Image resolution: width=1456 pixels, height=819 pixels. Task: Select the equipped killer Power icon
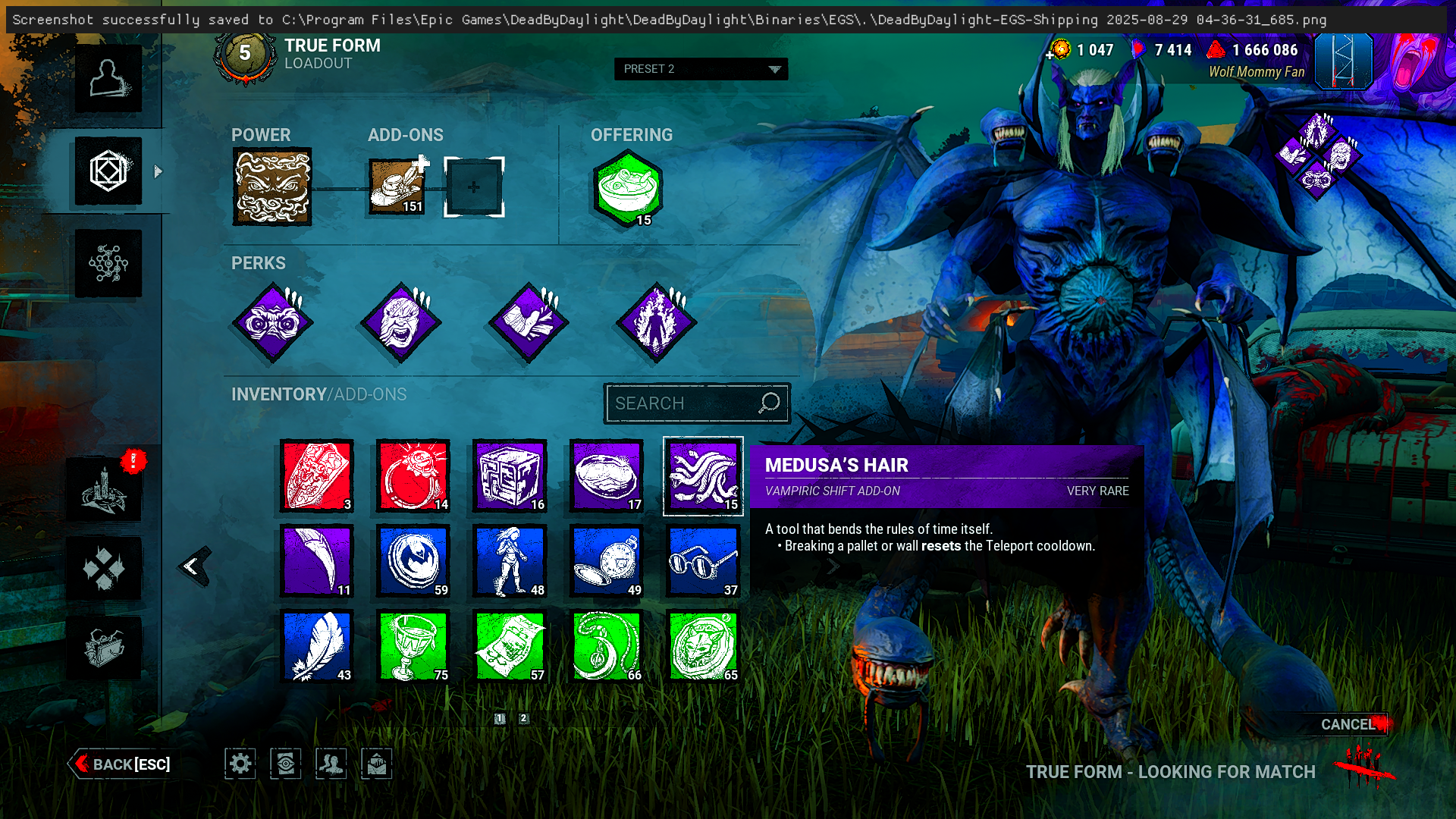point(273,187)
